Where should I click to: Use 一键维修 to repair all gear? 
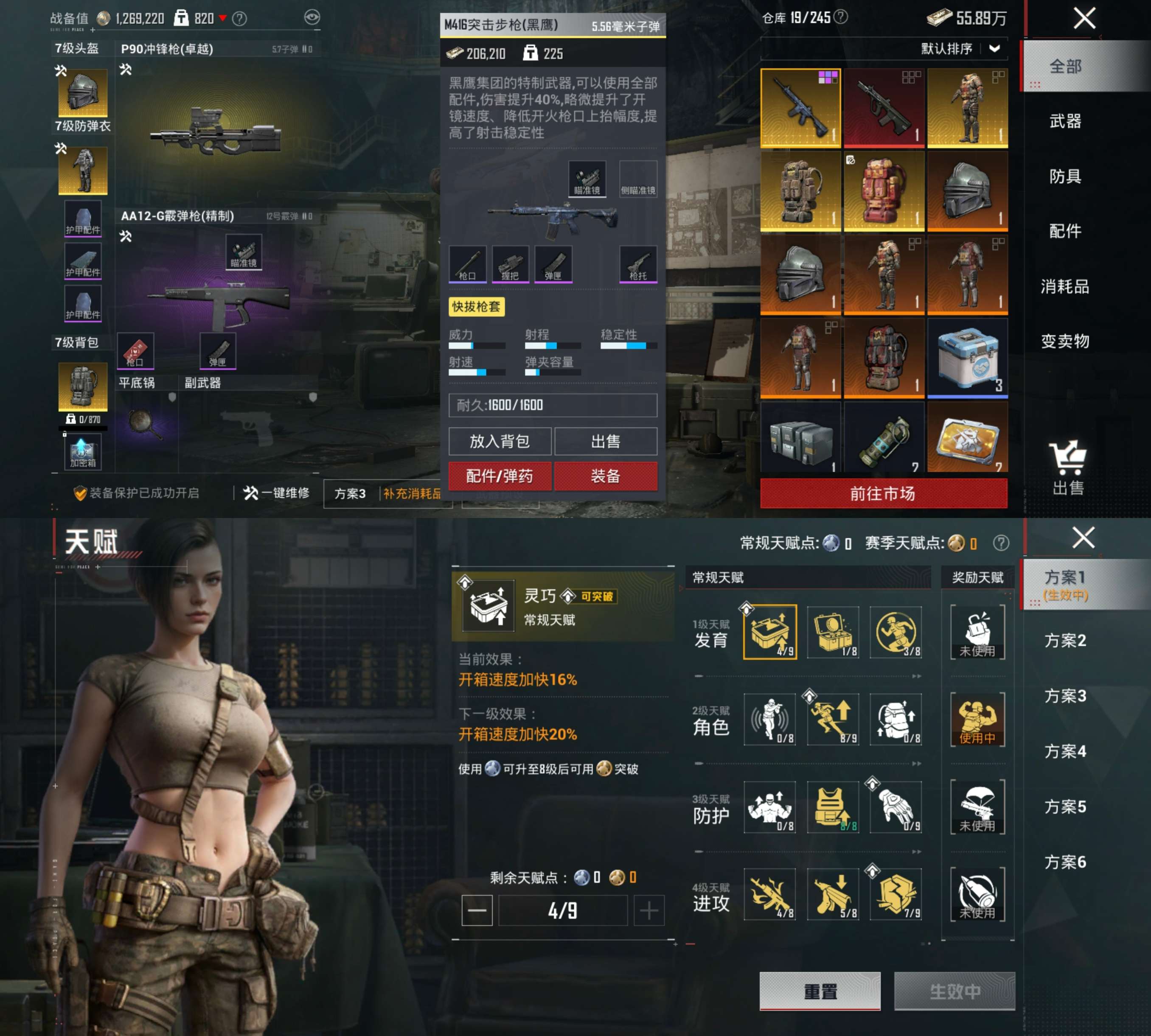click(x=277, y=493)
